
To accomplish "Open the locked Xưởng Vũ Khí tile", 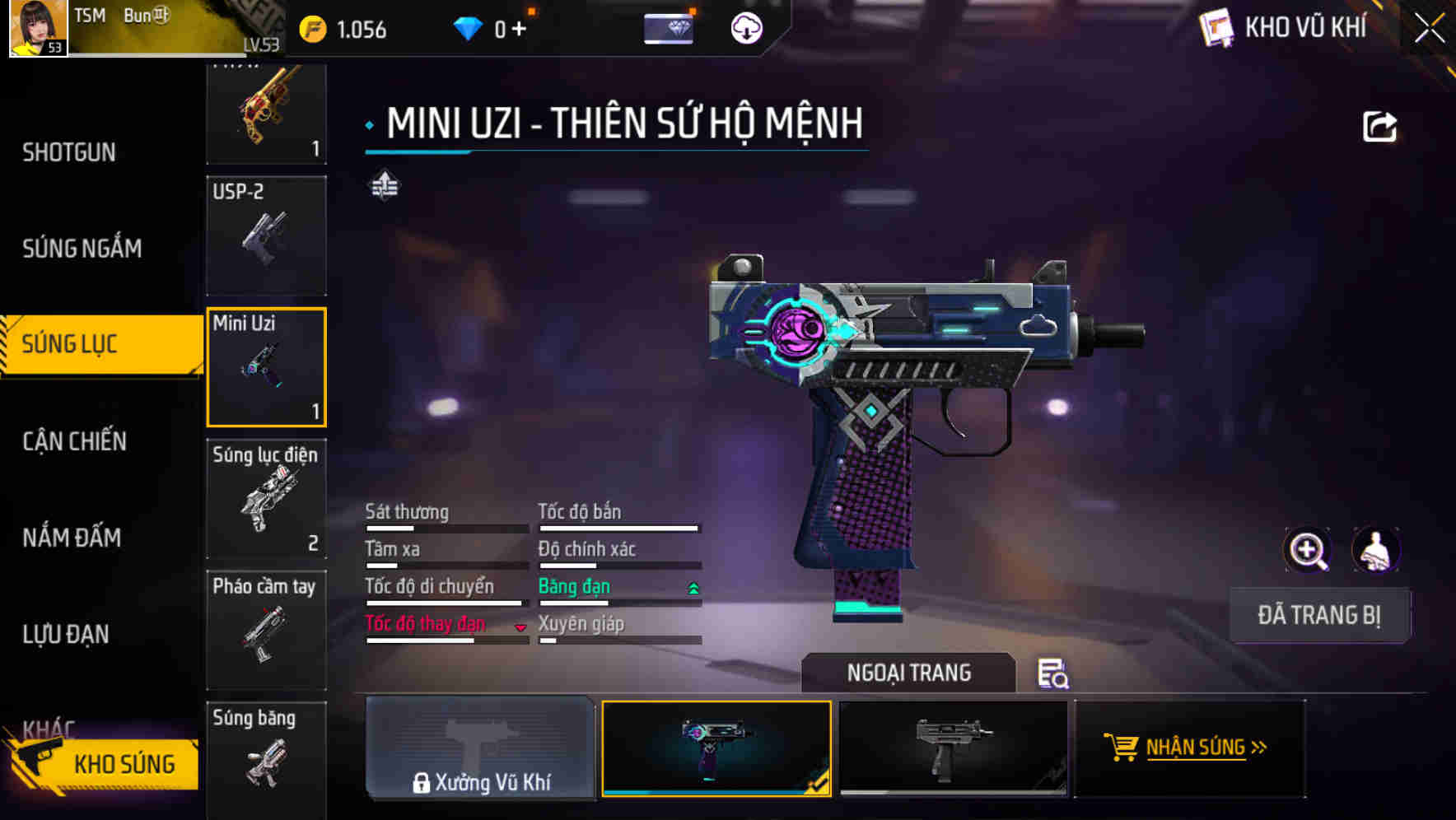I will pos(480,748).
